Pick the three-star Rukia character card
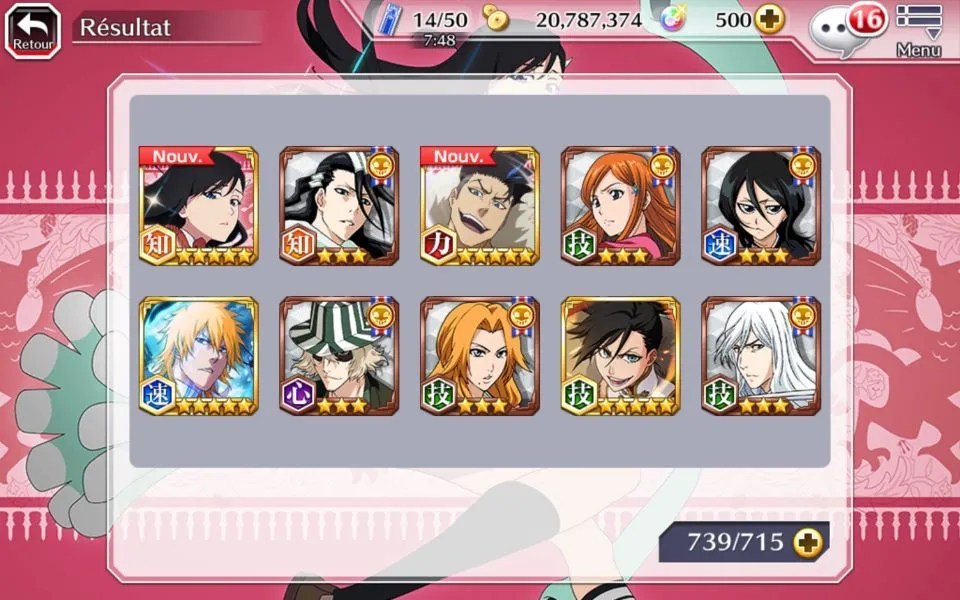Image resolution: width=960 pixels, height=600 pixels. click(761, 206)
